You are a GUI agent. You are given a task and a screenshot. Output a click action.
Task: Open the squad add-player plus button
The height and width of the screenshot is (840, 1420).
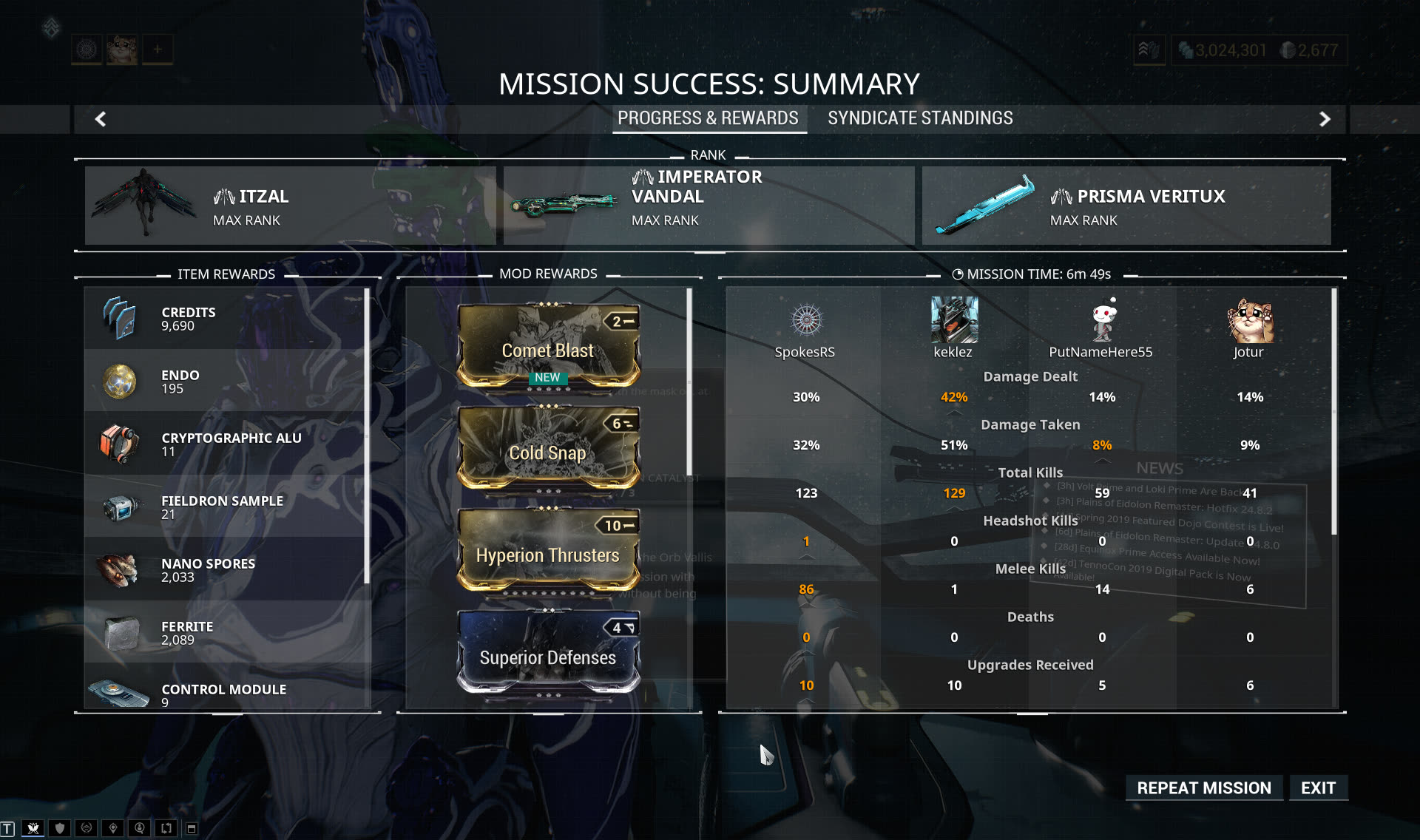click(158, 50)
